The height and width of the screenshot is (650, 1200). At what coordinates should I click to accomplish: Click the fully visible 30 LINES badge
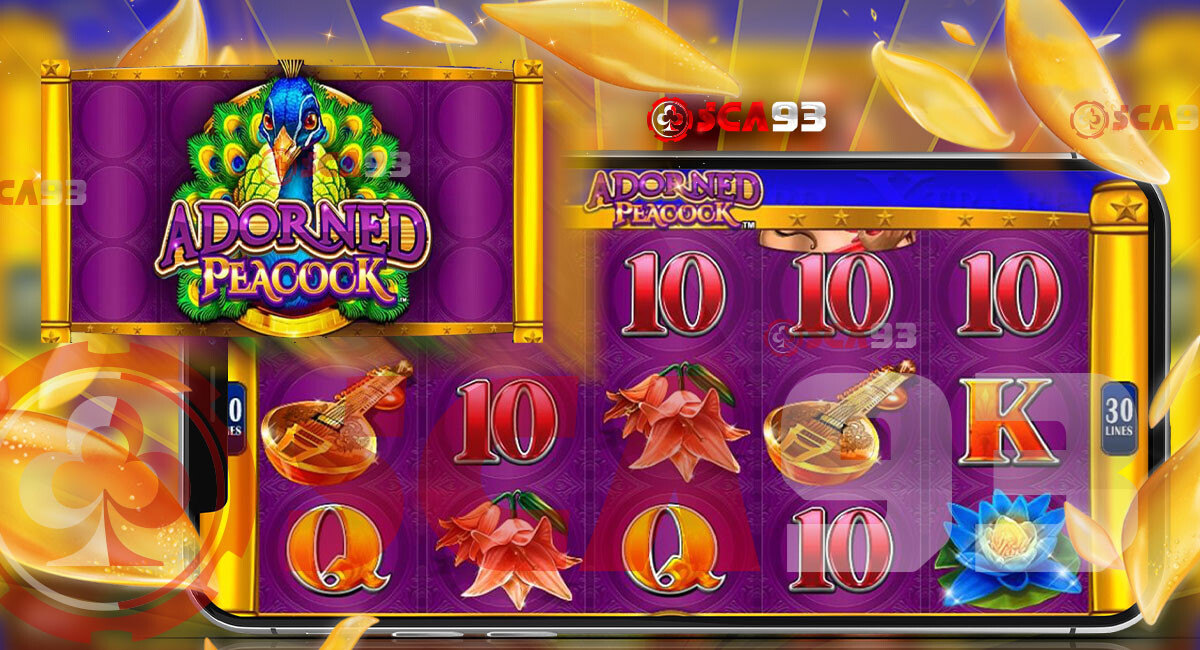click(x=1118, y=417)
